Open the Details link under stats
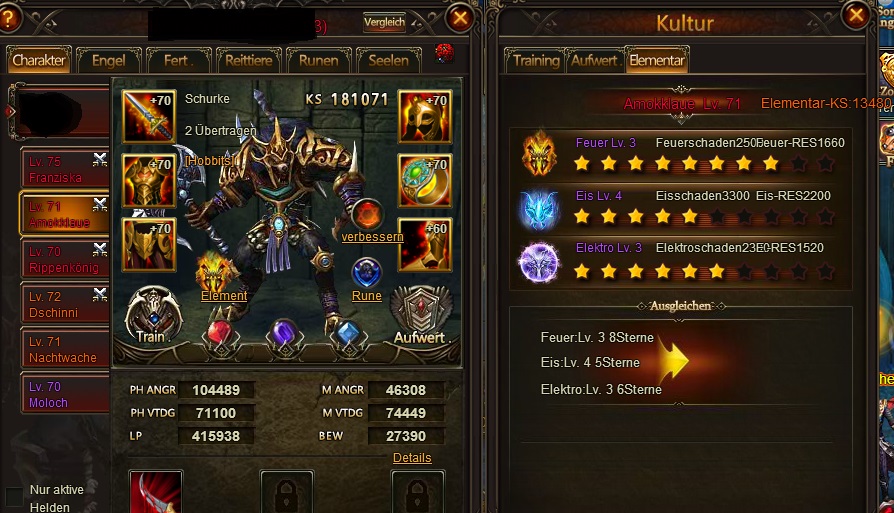The height and width of the screenshot is (513, 894). 412,458
